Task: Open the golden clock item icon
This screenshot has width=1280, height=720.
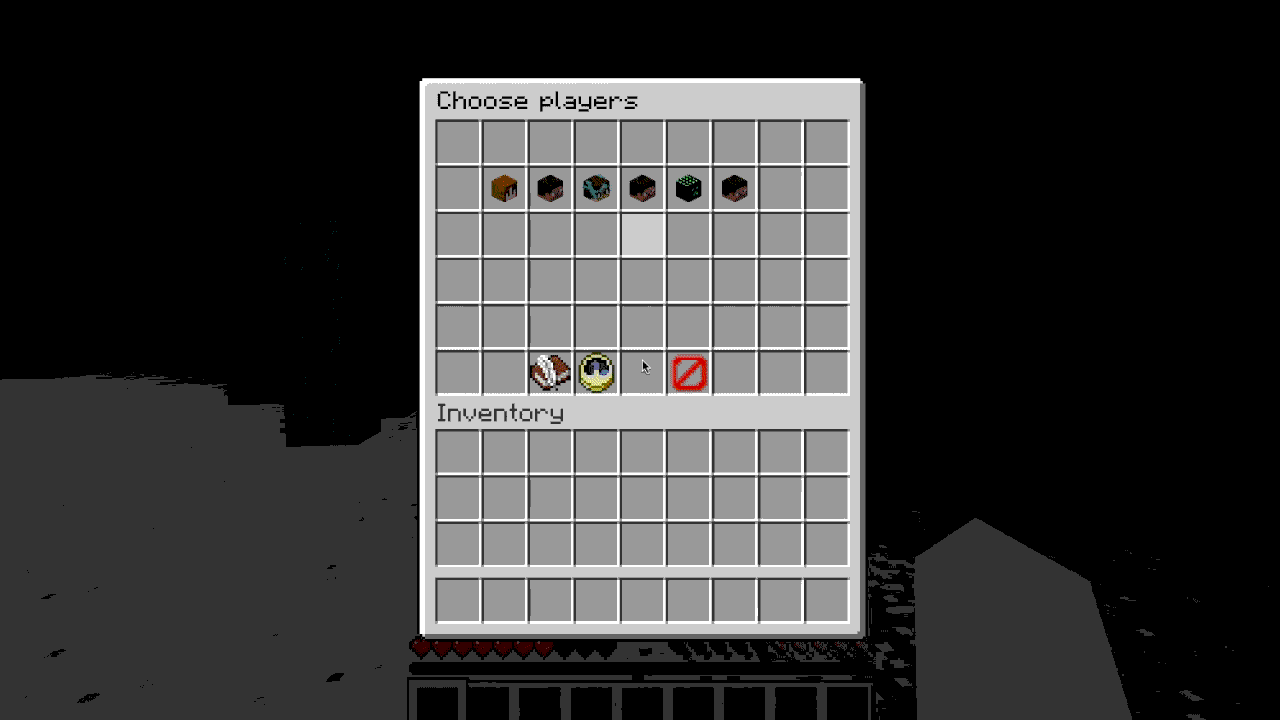Action: (595, 371)
